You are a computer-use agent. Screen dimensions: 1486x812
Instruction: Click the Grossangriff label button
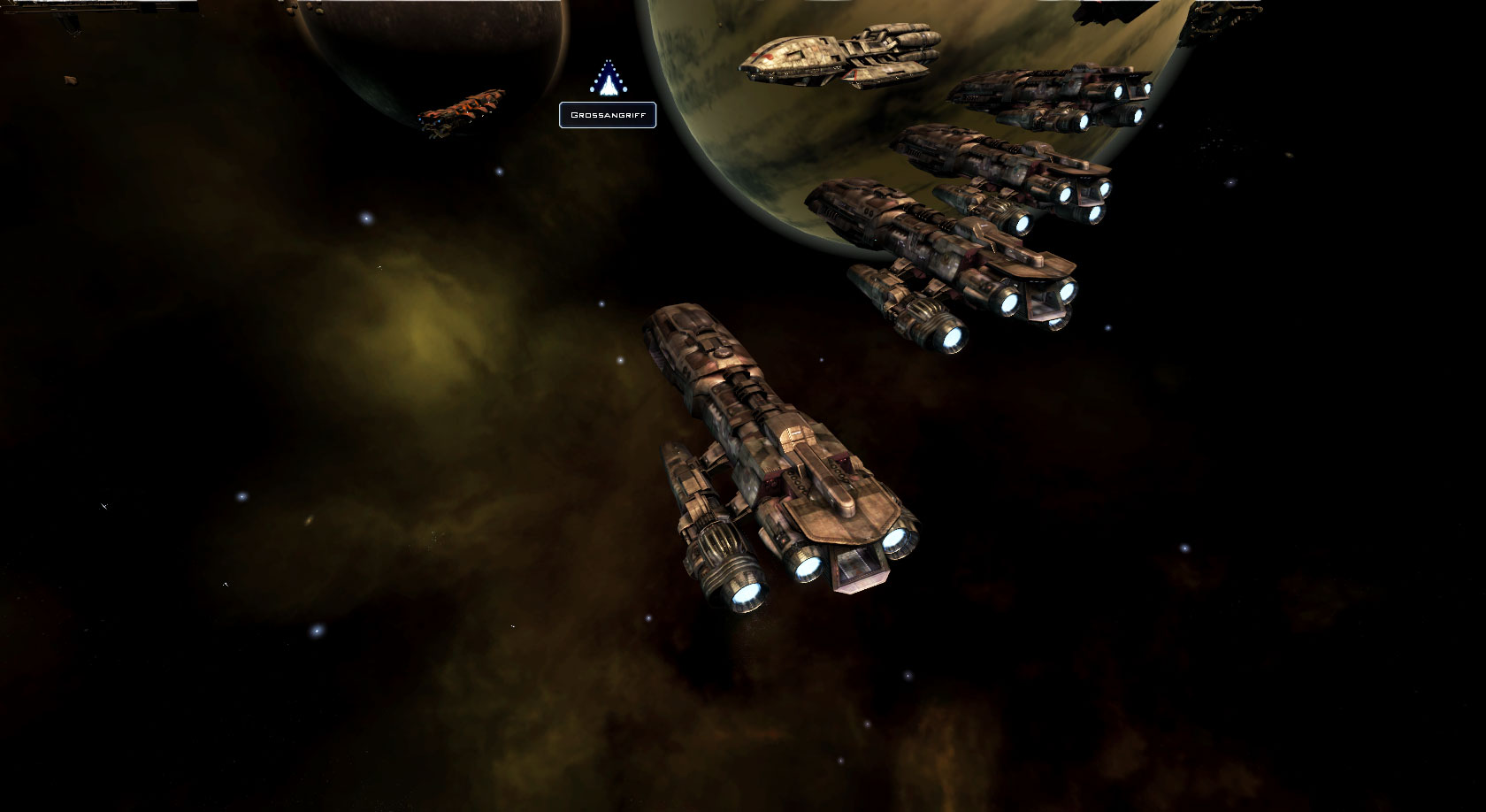click(x=608, y=115)
